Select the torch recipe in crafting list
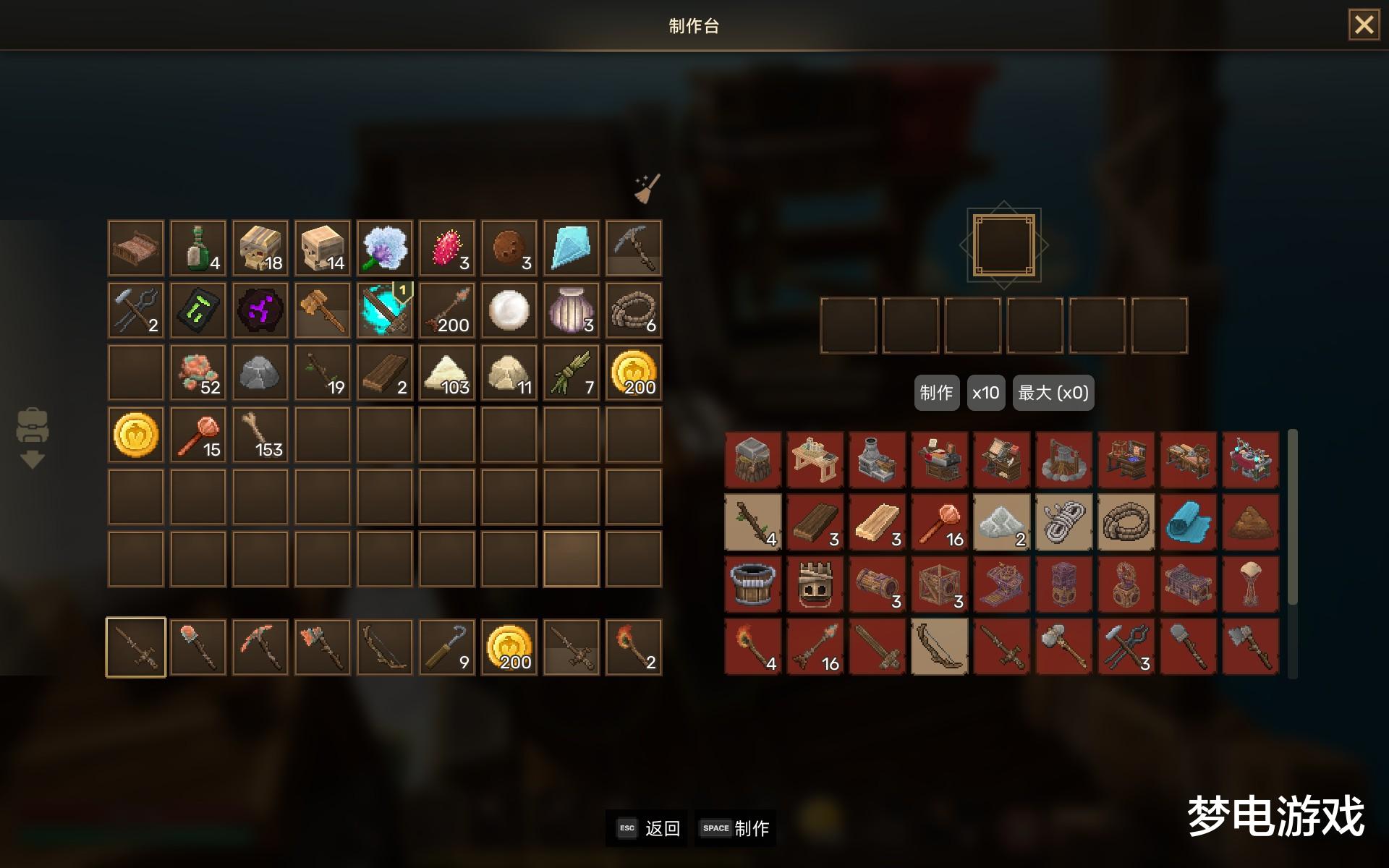This screenshot has width=1389, height=868. 752,647
